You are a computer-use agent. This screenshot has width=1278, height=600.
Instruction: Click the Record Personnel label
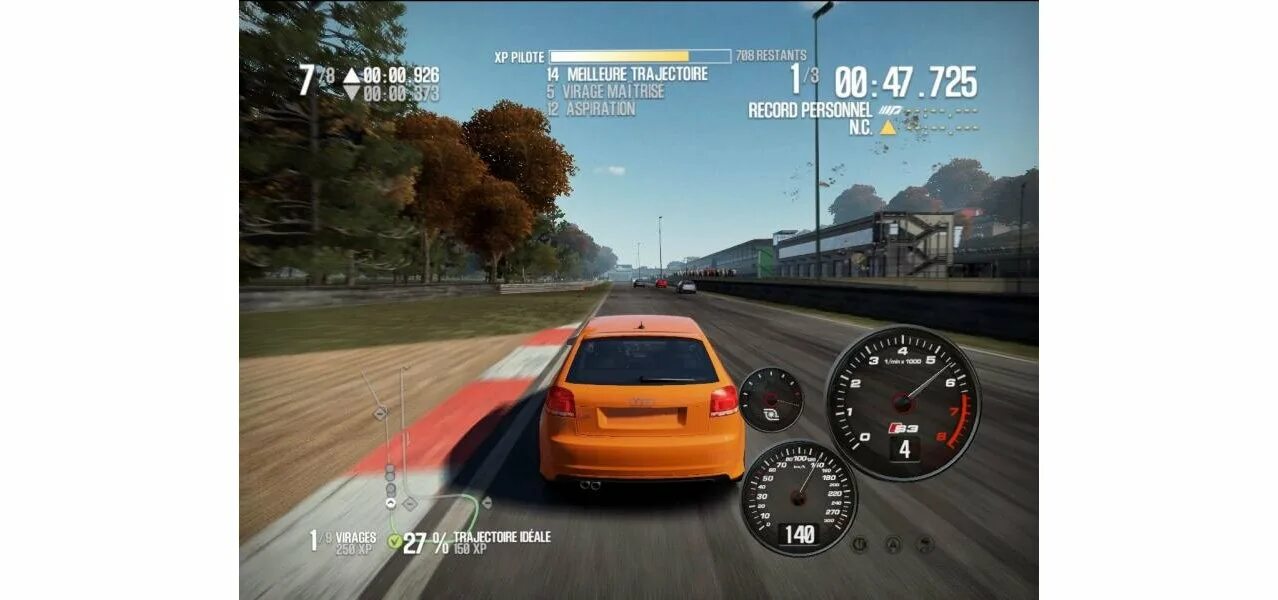pyautogui.click(x=810, y=110)
